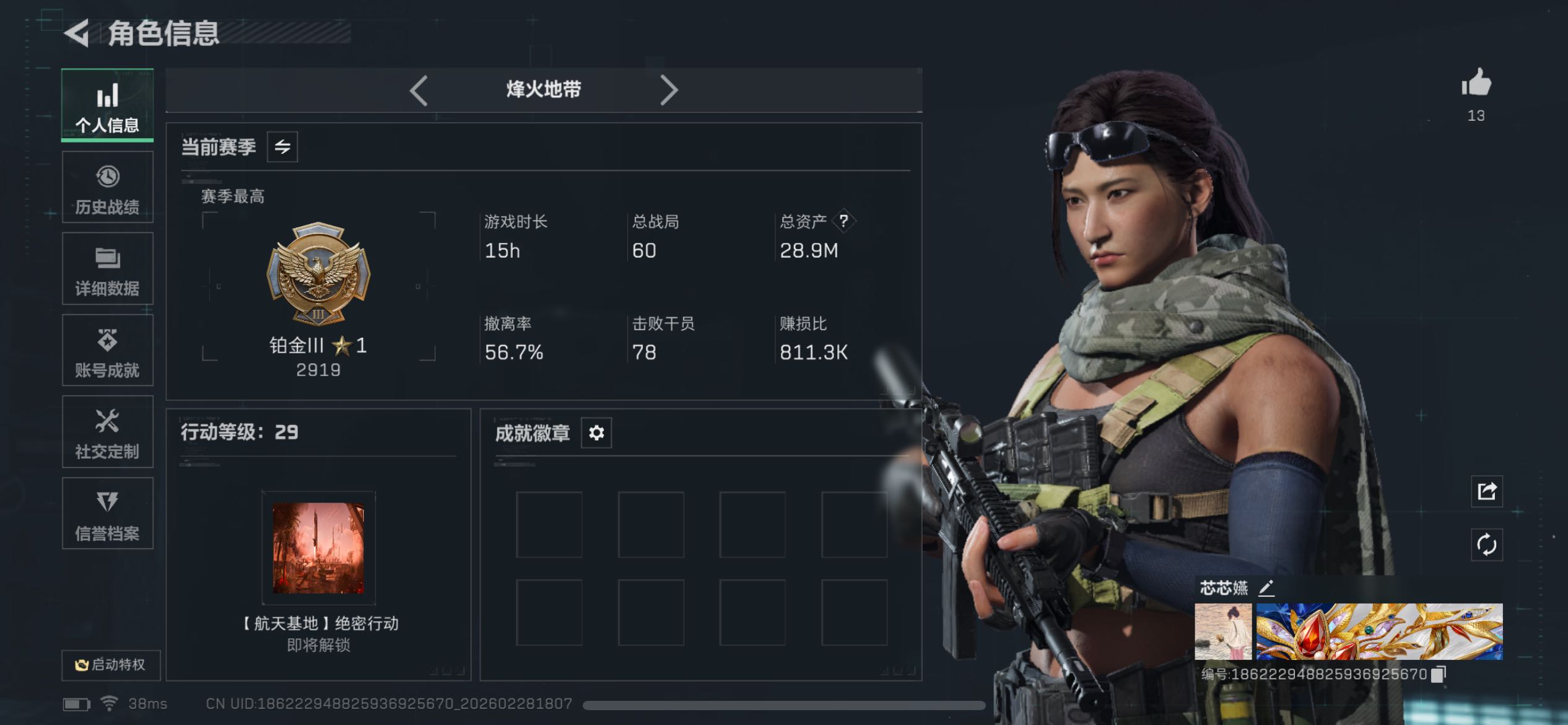
Task: View the 信誉档案 tab
Action: click(x=107, y=514)
